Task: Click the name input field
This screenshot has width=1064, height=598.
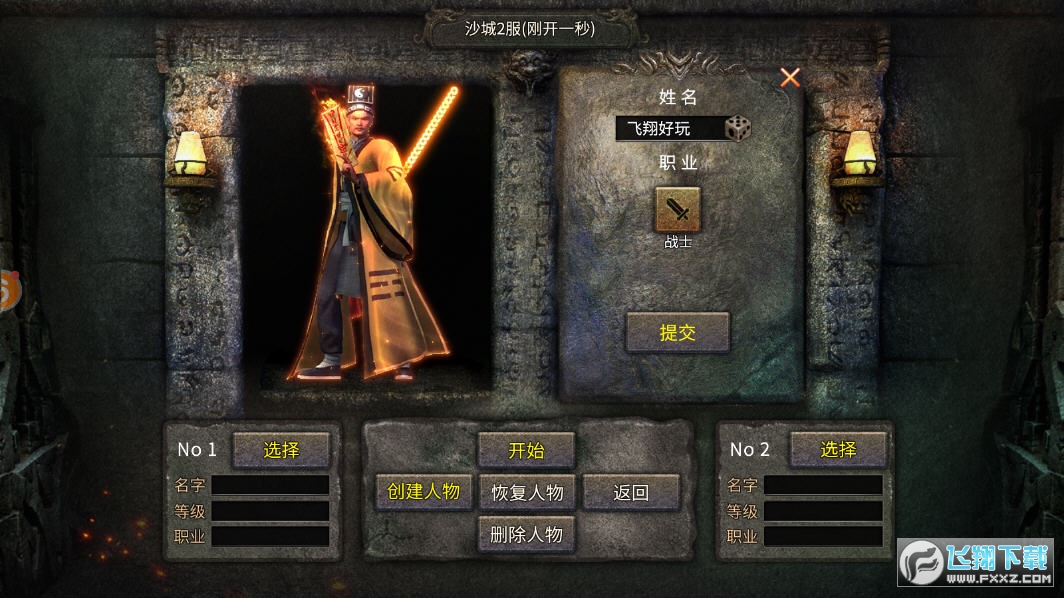Action: (x=668, y=129)
